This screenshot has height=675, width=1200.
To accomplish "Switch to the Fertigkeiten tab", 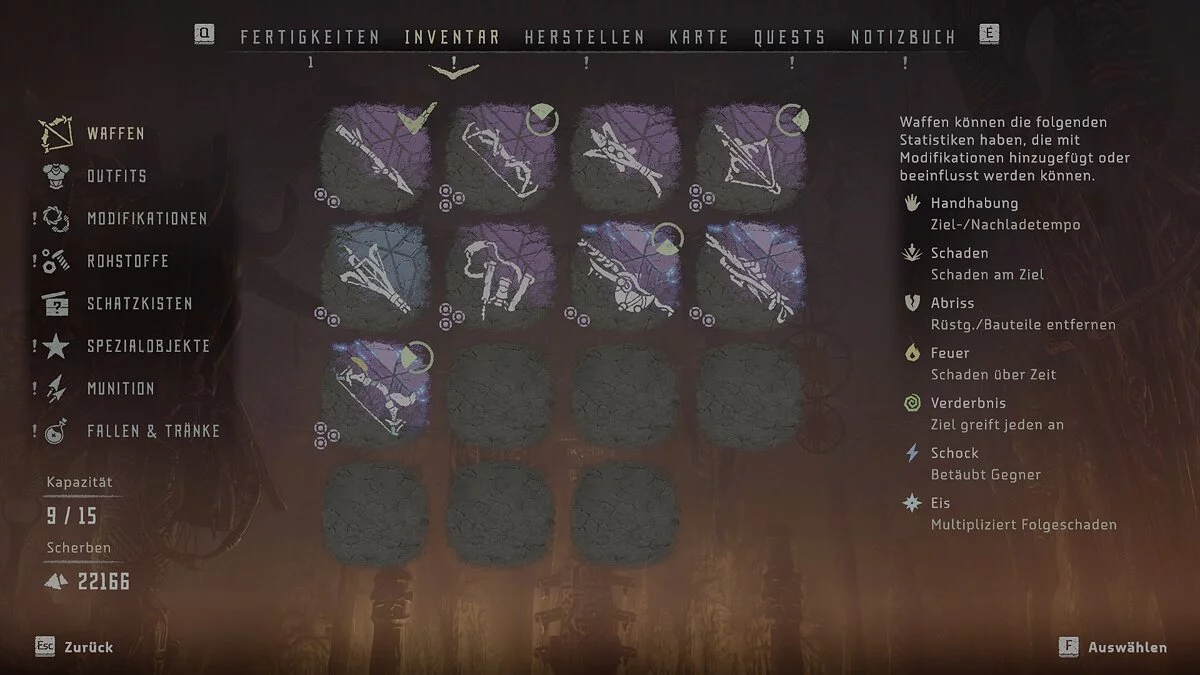I will (x=310, y=38).
